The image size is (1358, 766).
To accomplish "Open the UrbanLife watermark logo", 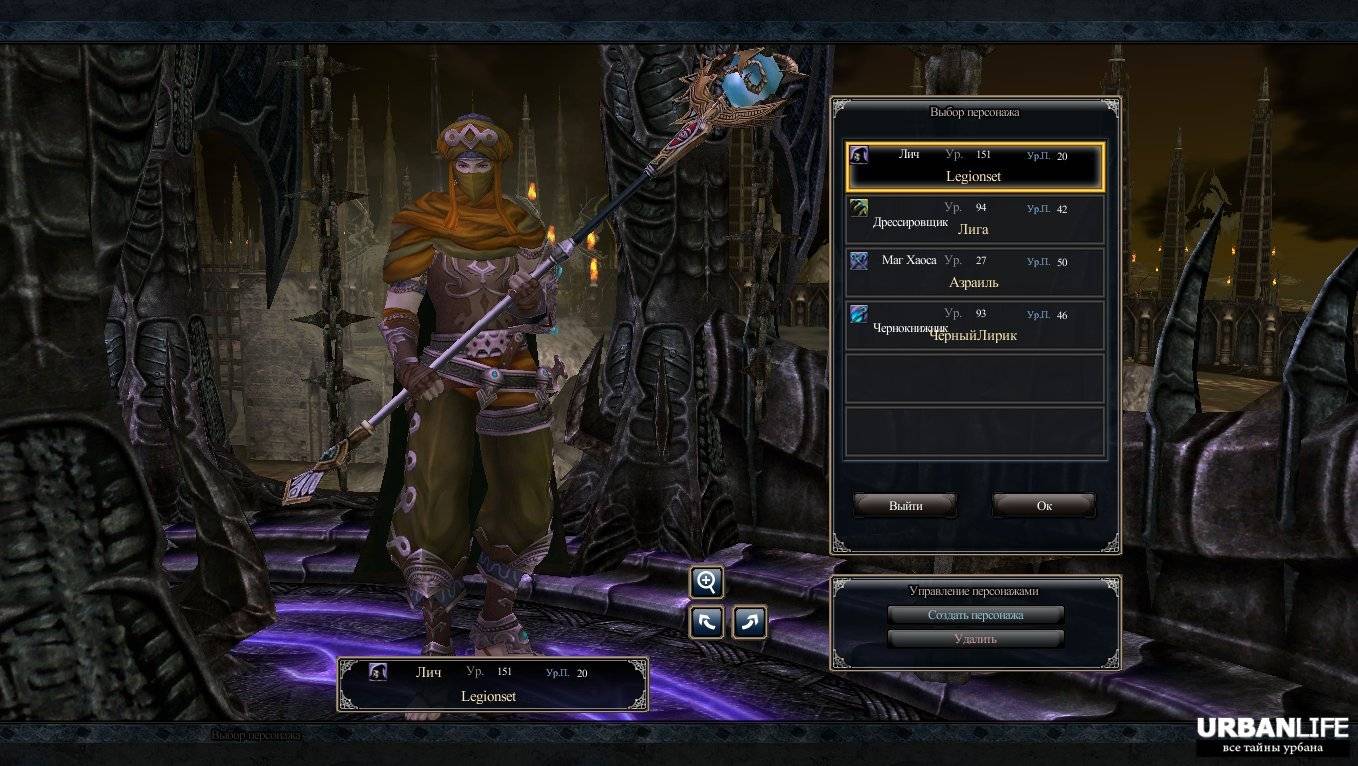I will point(1272,735).
